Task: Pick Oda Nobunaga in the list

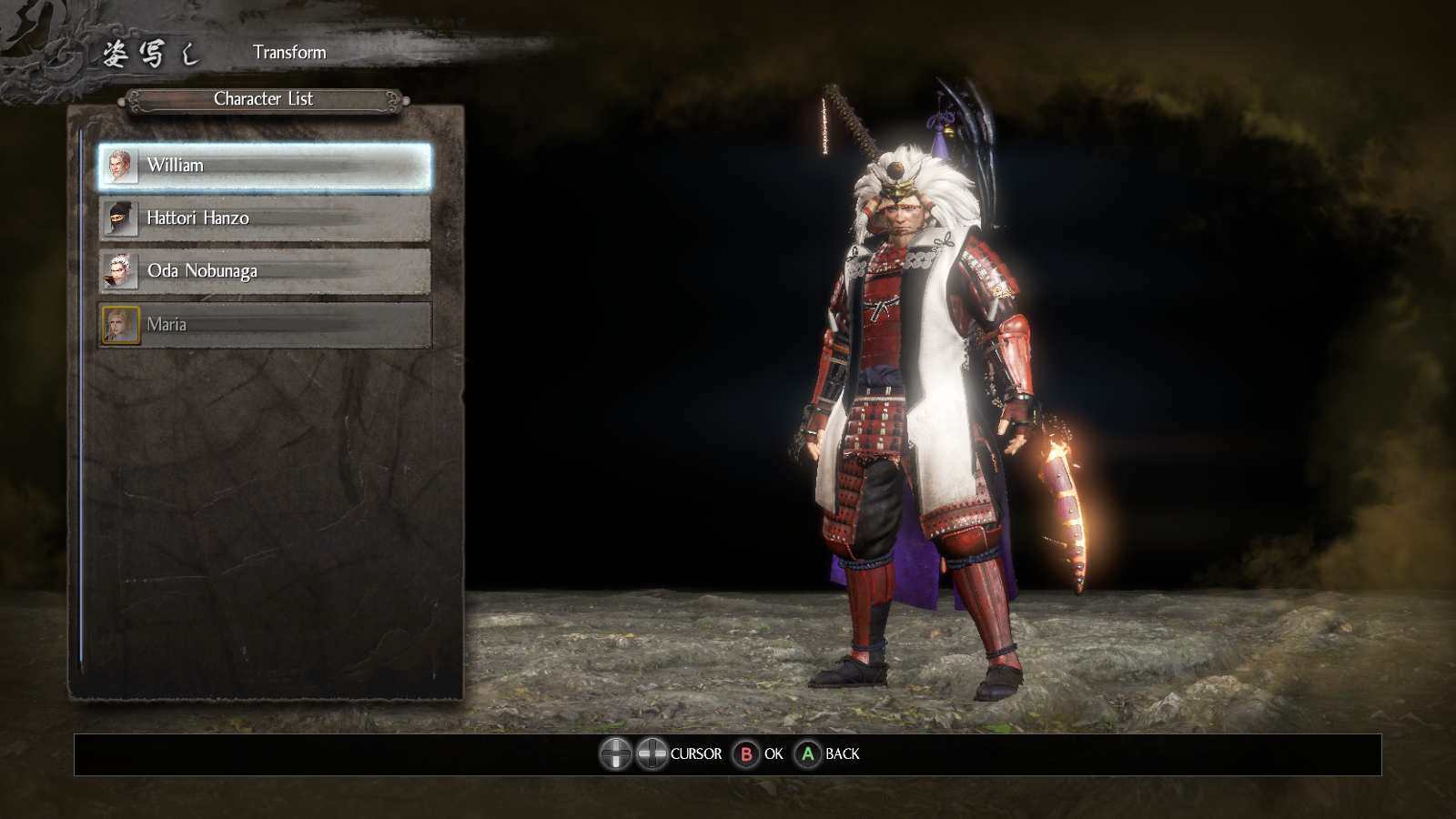Action: [264, 271]
